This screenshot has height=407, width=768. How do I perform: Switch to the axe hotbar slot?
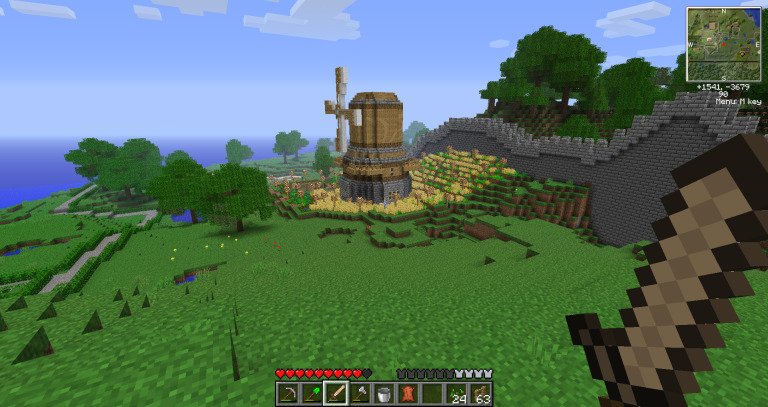360,394
